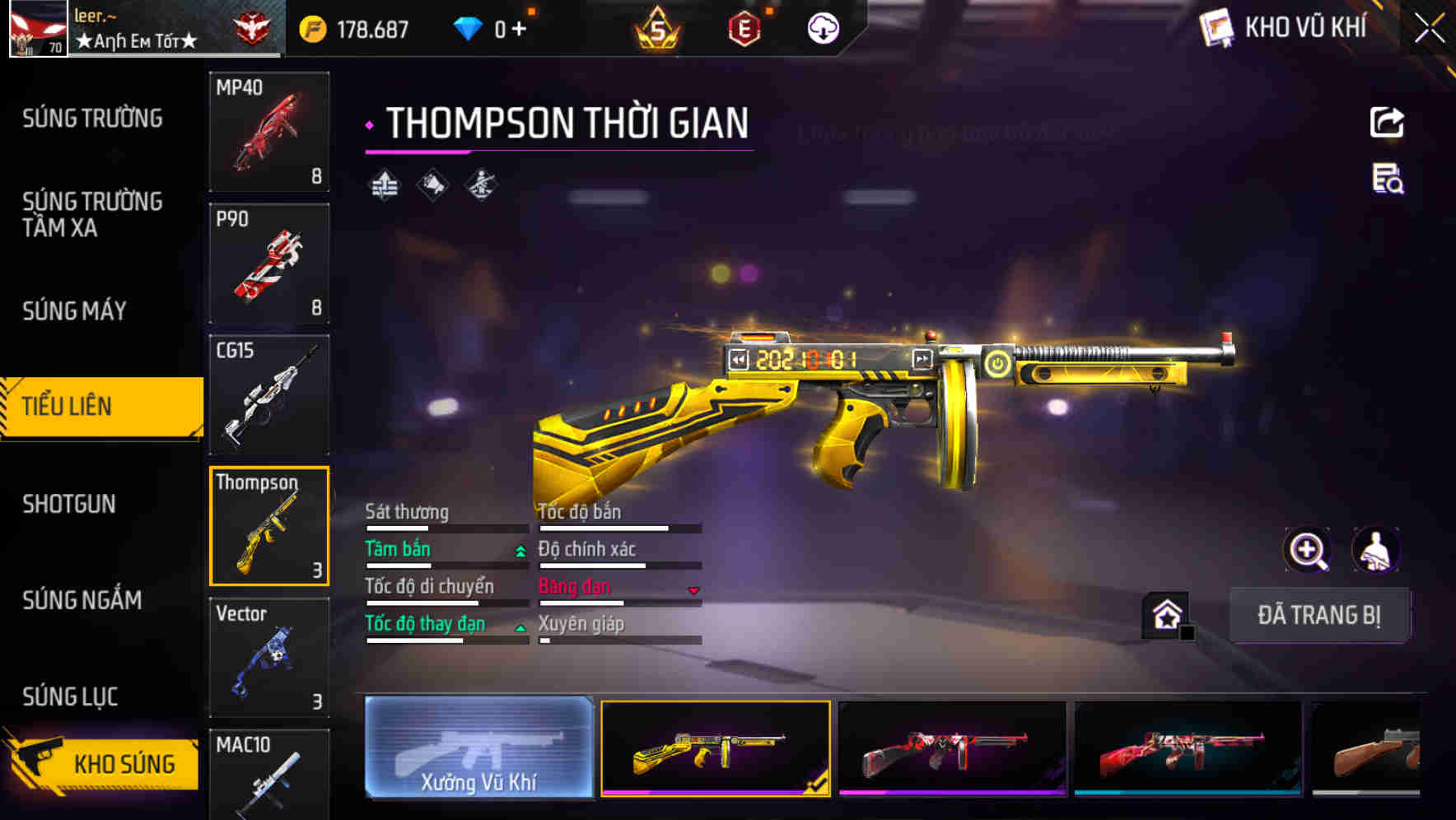Select the MP40 in the weapon list
Viewport: 1456px width, 820px height.
coord(269,130)
